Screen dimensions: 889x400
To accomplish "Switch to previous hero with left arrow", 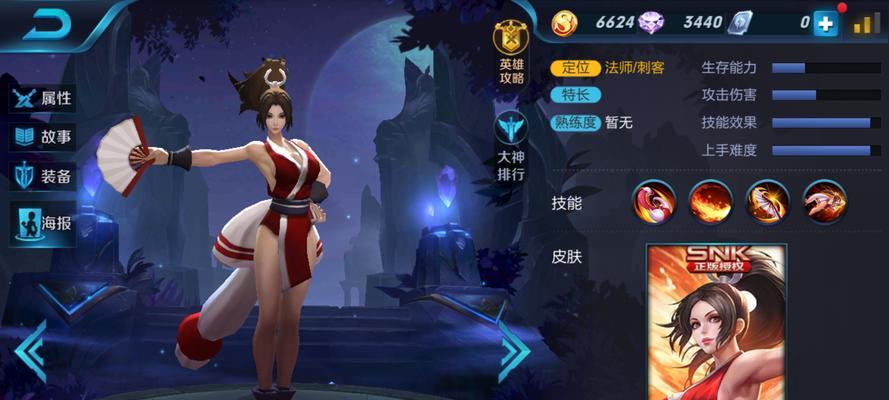I will 29,350.
